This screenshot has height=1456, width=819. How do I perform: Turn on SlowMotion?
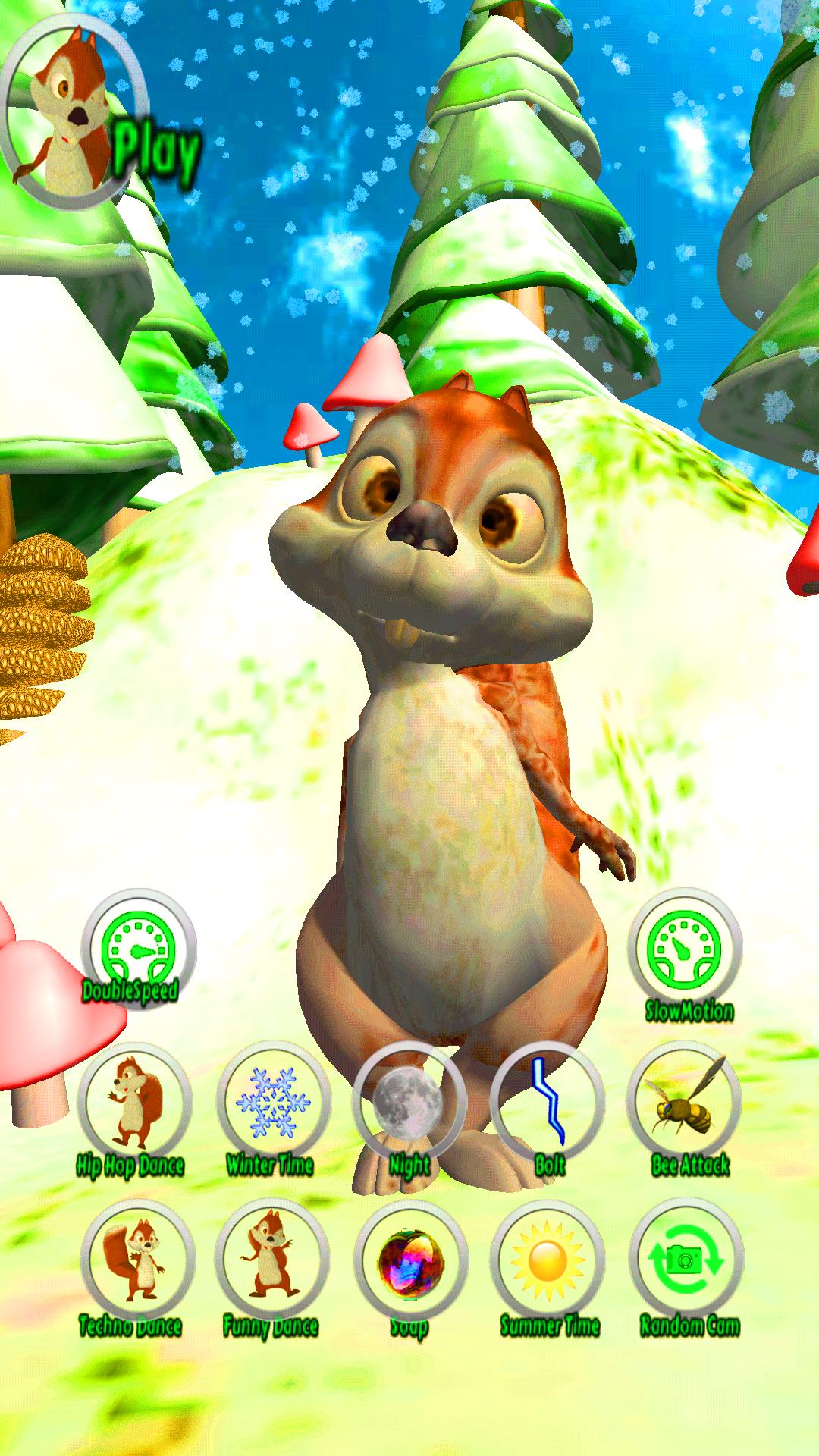click(x=685, y=949)
